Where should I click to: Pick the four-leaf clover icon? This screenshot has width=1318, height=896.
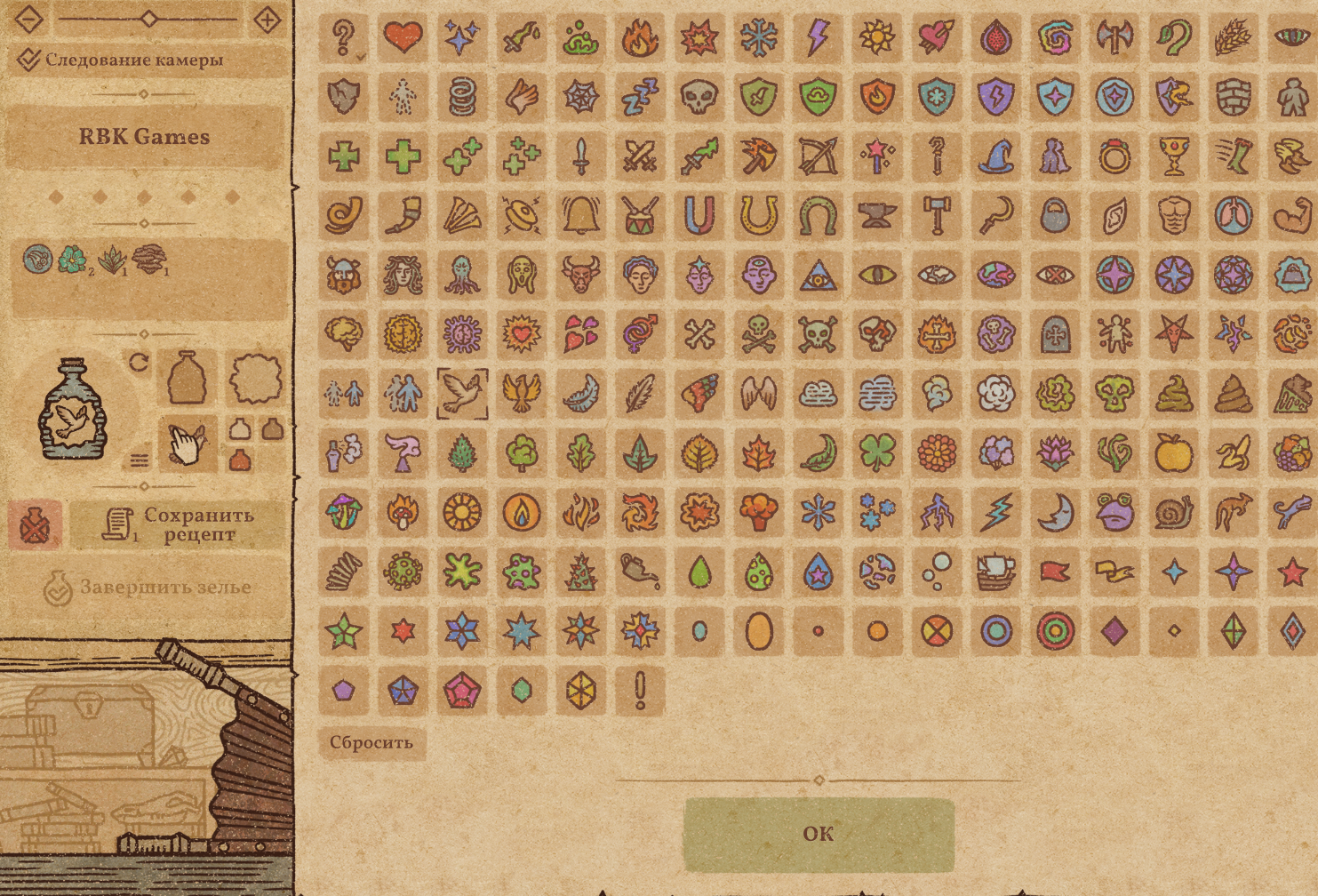click(877, 453)
